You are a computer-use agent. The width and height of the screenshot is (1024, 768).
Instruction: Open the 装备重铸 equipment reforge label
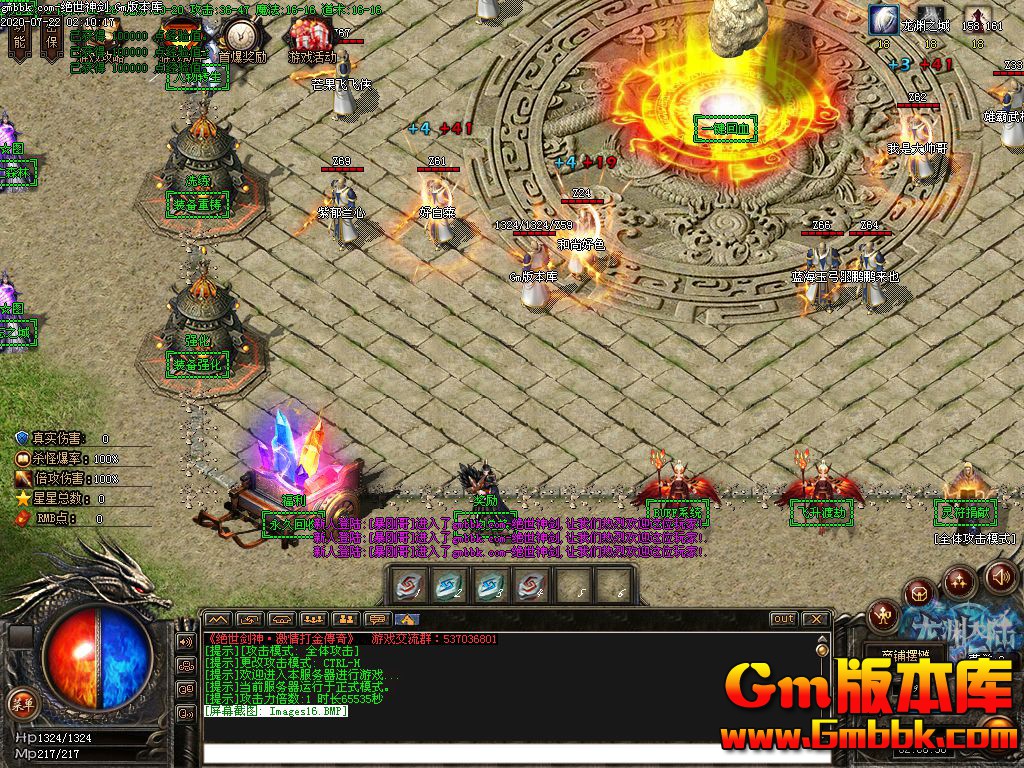tap(200, 205)
